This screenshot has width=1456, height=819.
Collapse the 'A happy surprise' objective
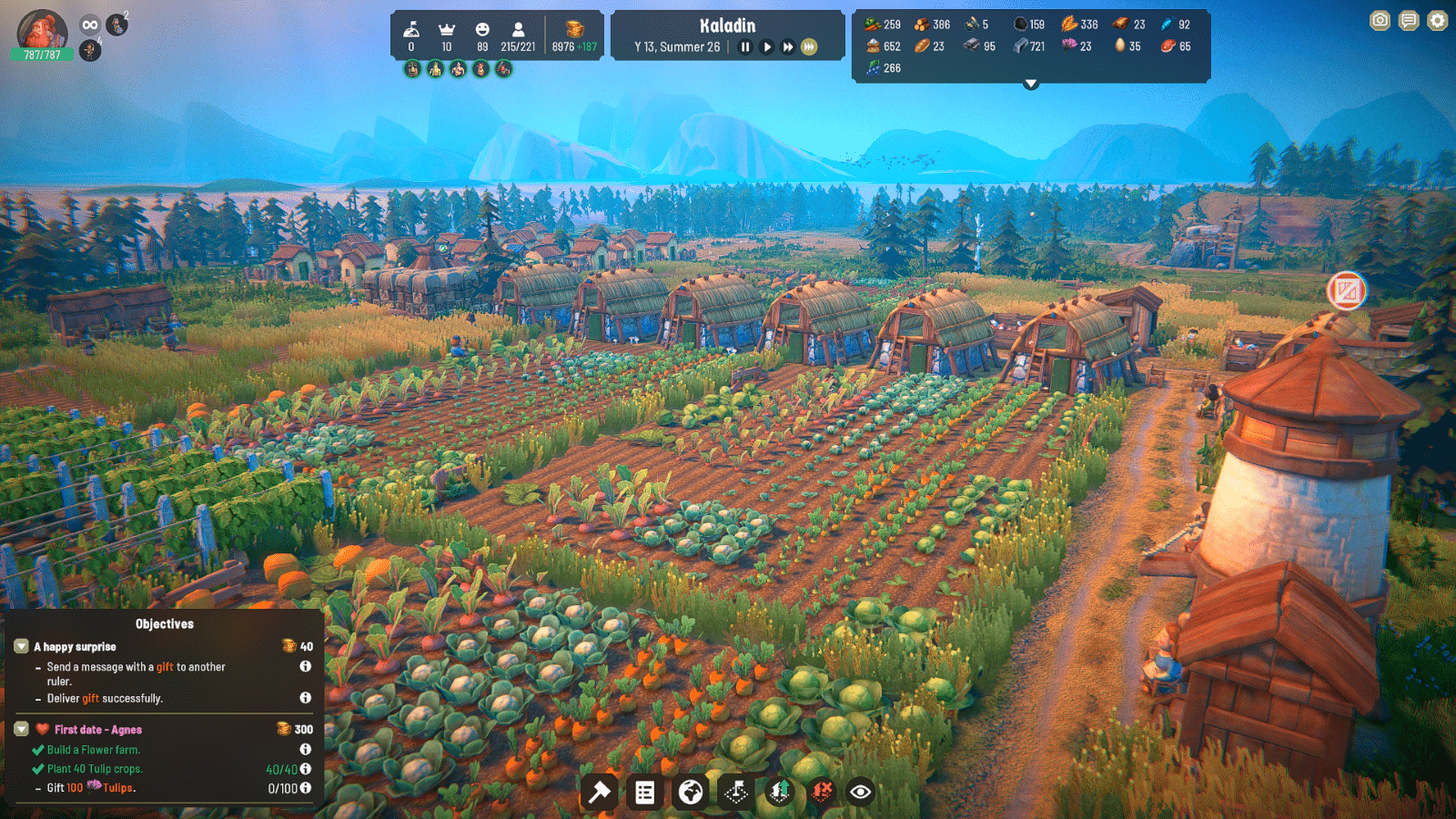[20, 646]
